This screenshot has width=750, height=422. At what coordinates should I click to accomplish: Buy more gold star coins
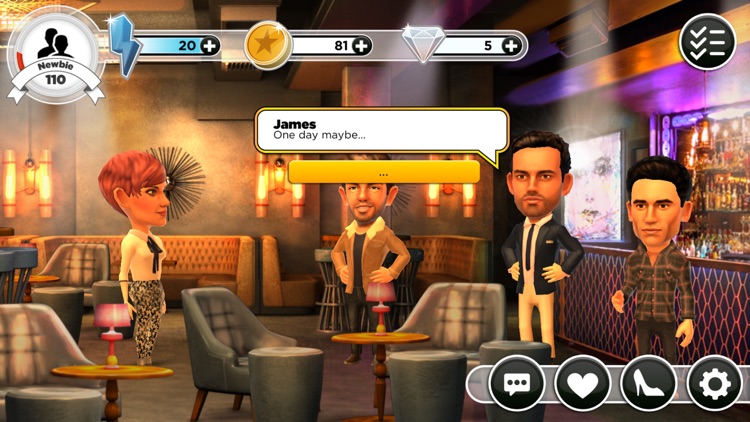pyautogui.click(x=361, y=45)
